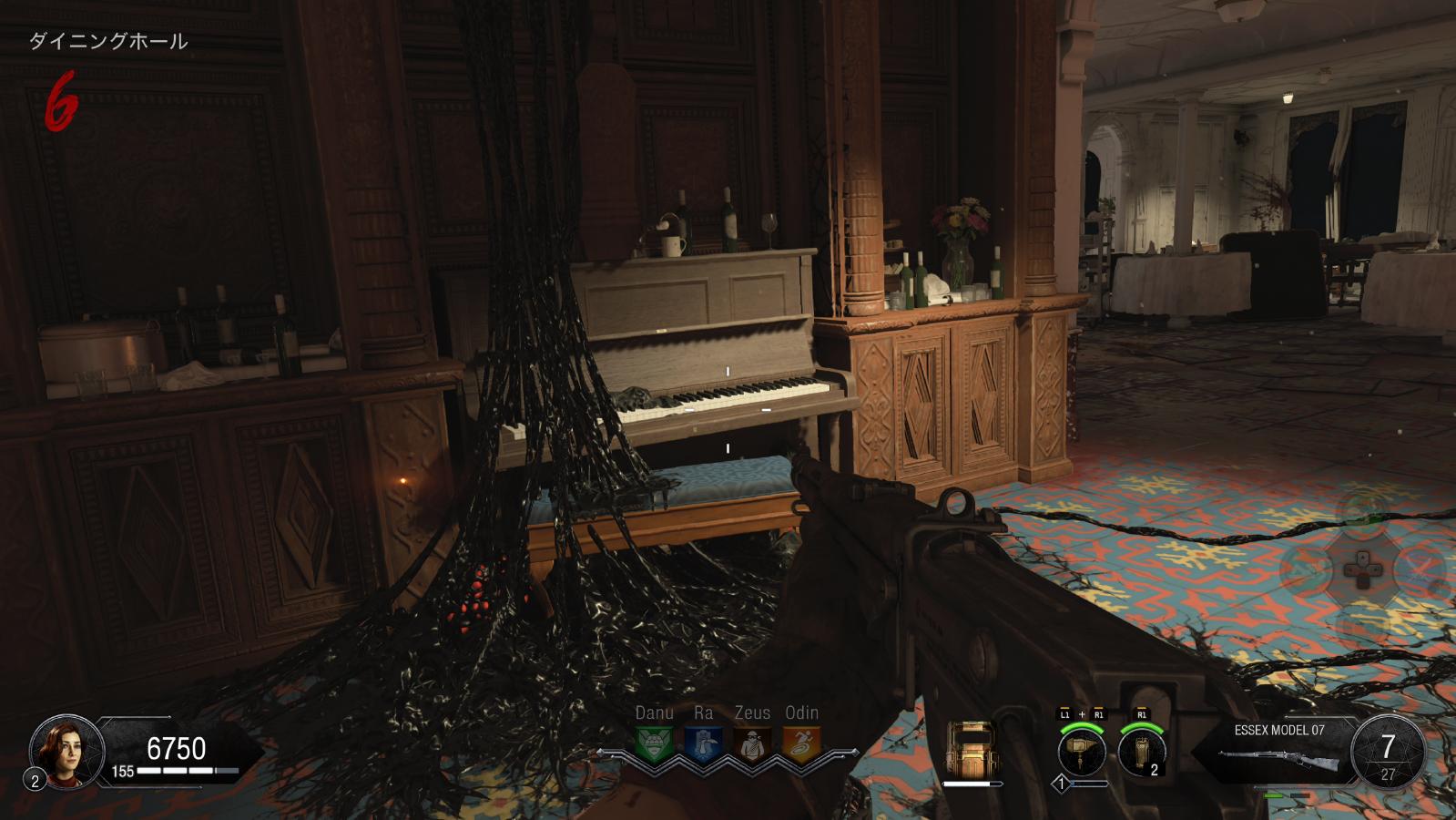The width and height of the screenshot is (1456, 820).
Task: Select the tactical equipment icon showing 2
Action: pyautogui.click(x=1142, y=753)
